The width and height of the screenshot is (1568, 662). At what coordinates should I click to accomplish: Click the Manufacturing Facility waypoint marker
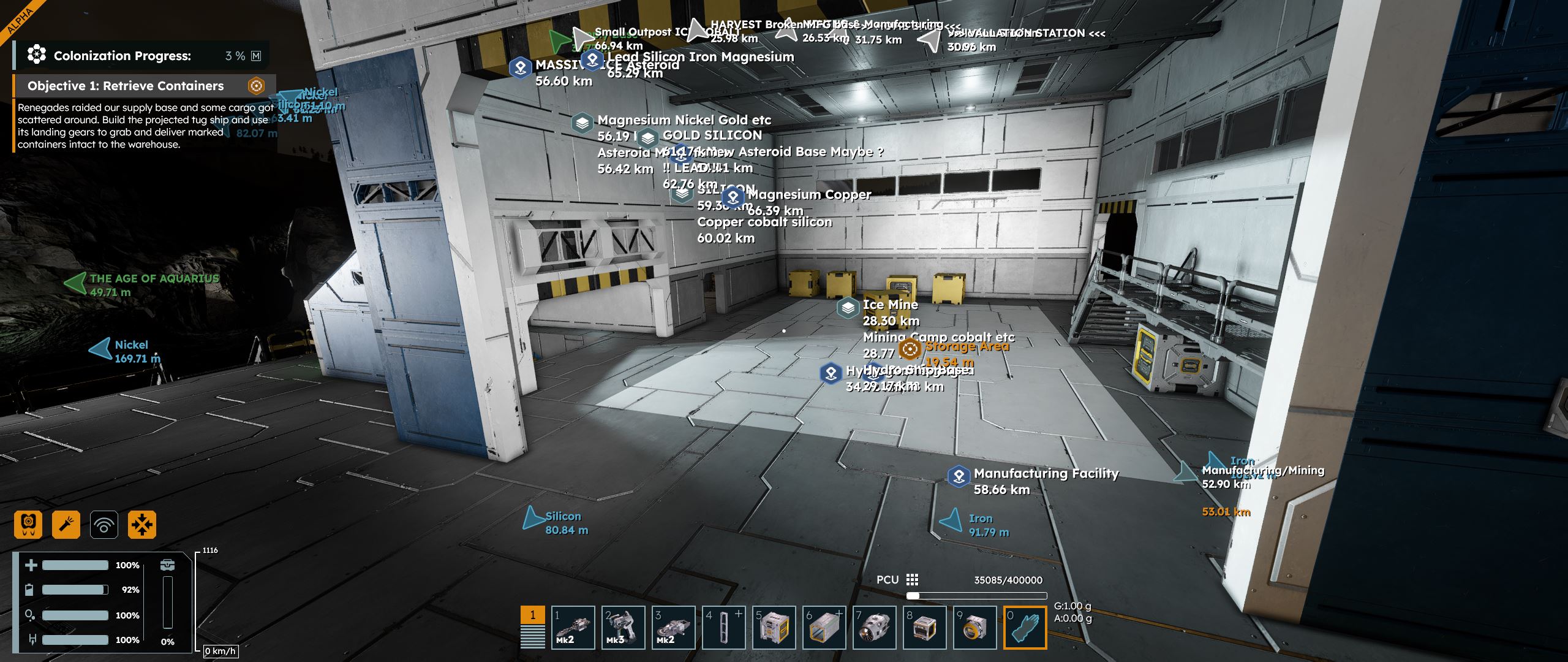pos(959,476)
